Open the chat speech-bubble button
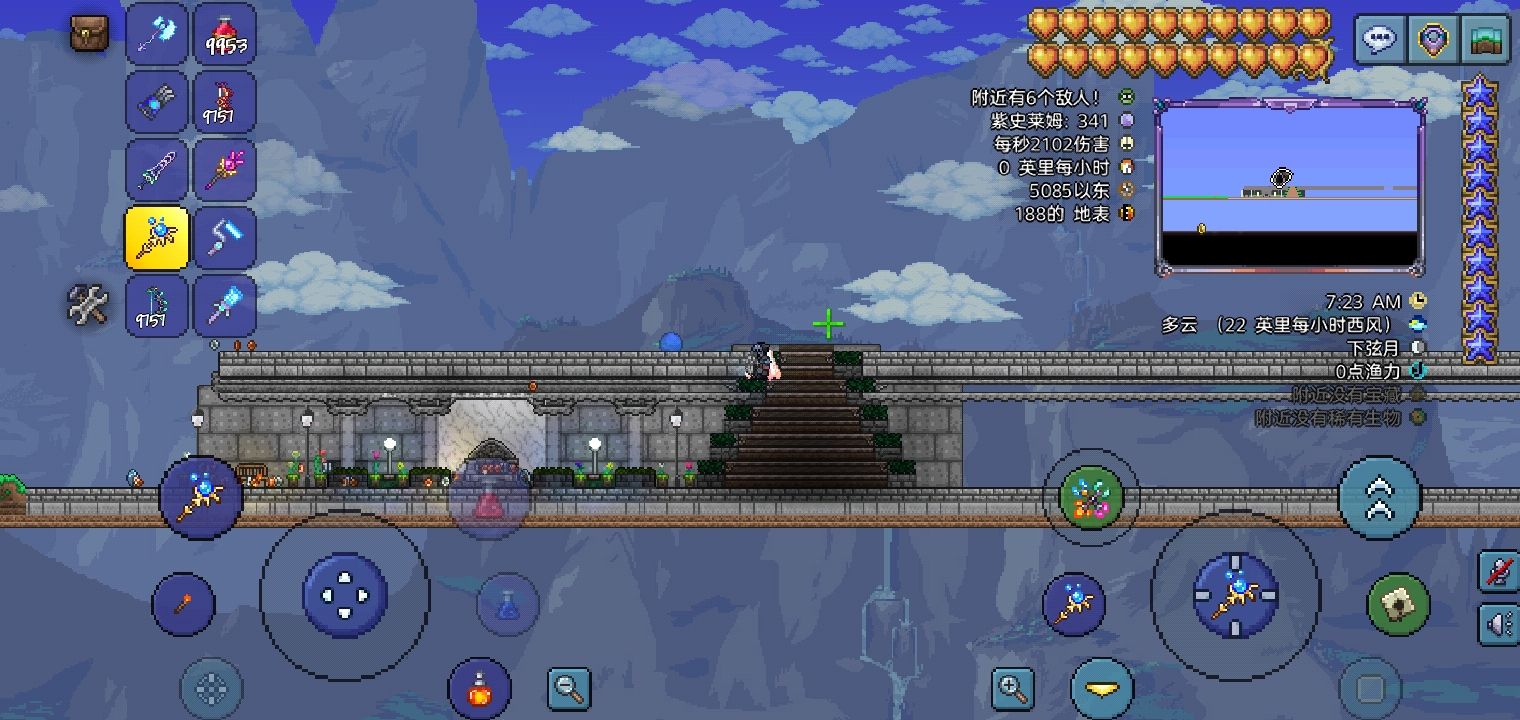The width and height of the screenshot is (1520, 720). point(1380,40)
